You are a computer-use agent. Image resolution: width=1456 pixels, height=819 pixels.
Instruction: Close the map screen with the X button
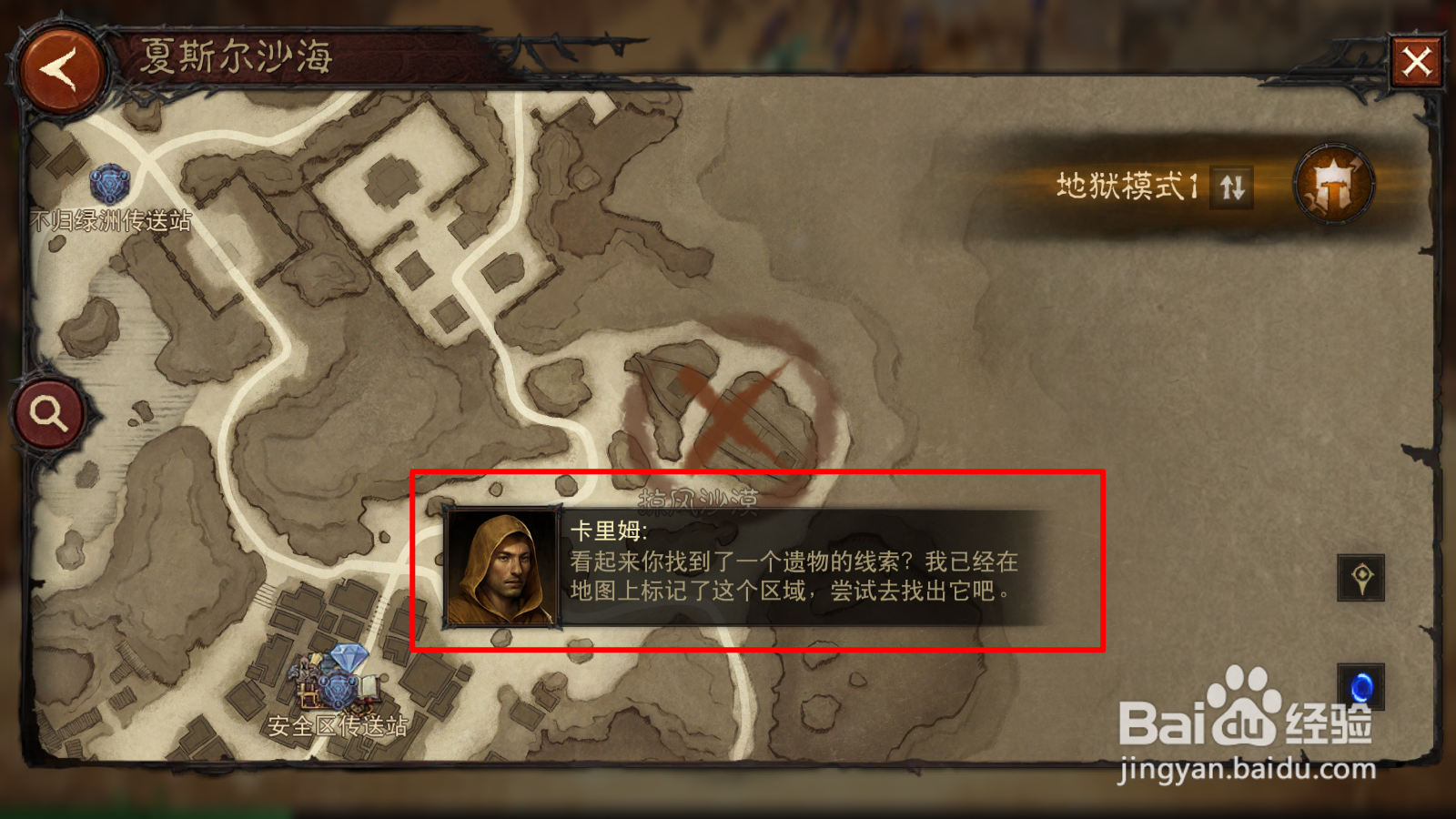(x=1418, y=60)
